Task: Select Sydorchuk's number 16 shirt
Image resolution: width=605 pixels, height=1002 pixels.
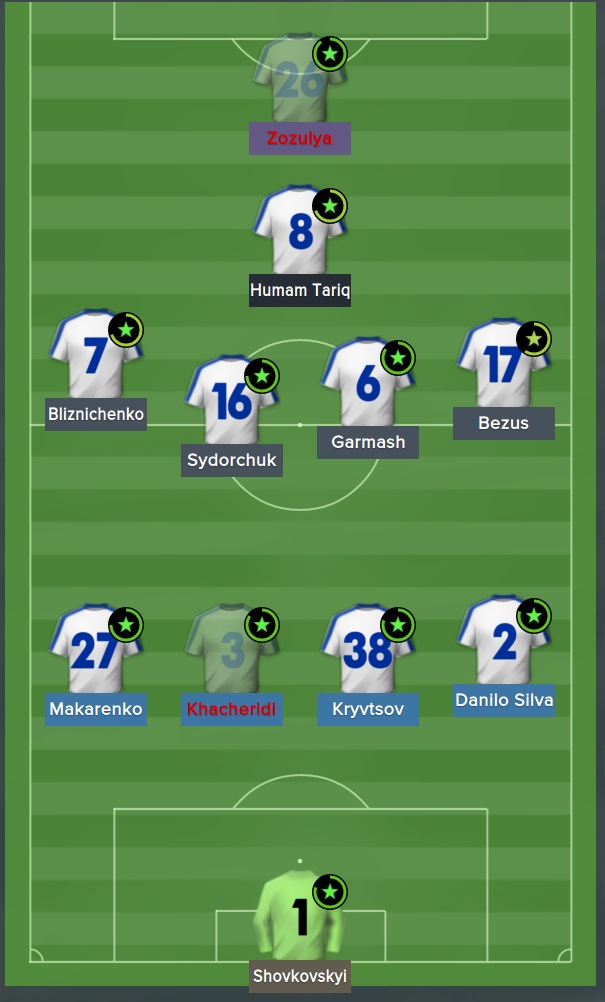Action: click(232, 401)
